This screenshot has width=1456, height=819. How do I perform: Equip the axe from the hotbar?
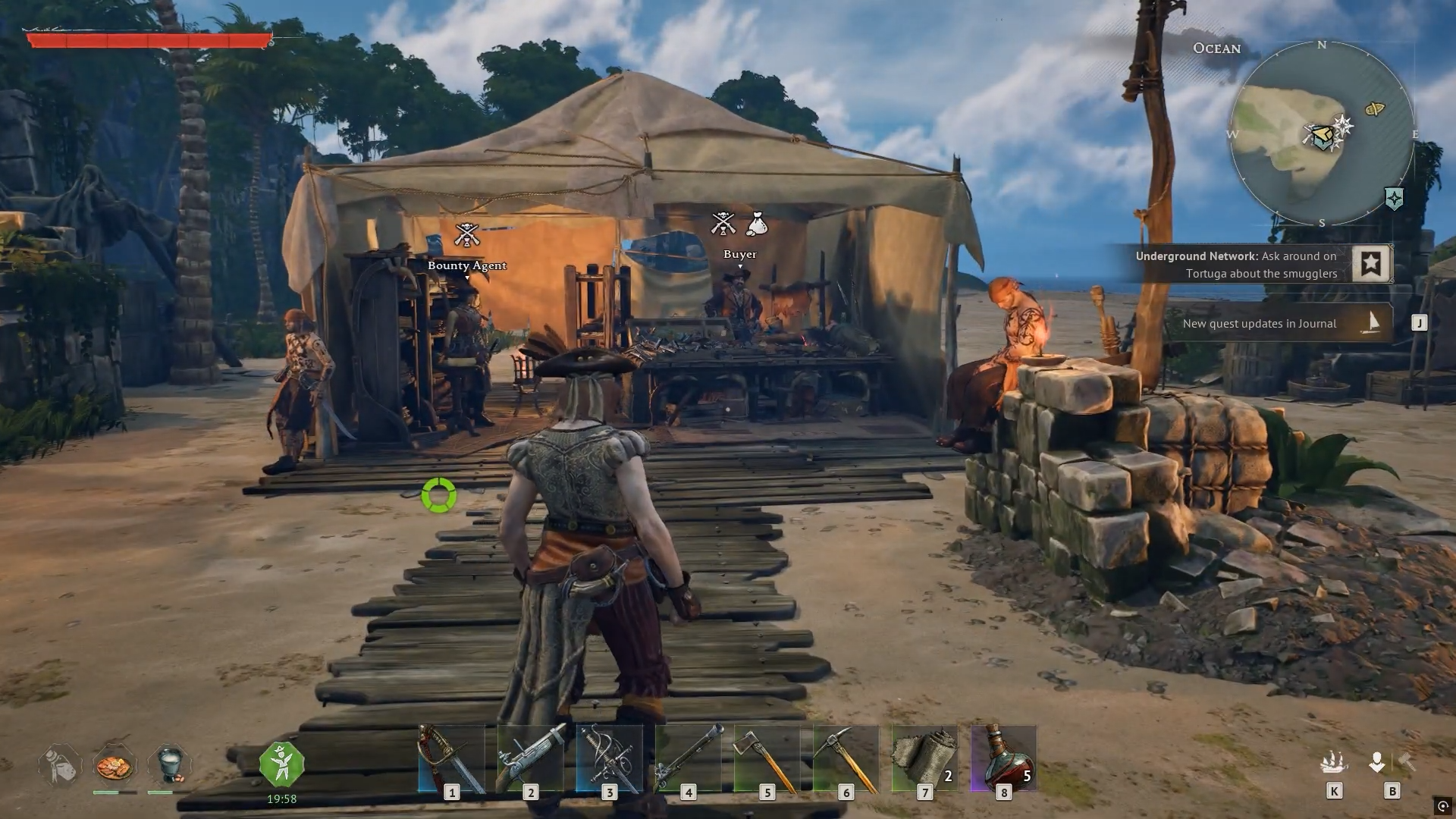pos(767,758)
